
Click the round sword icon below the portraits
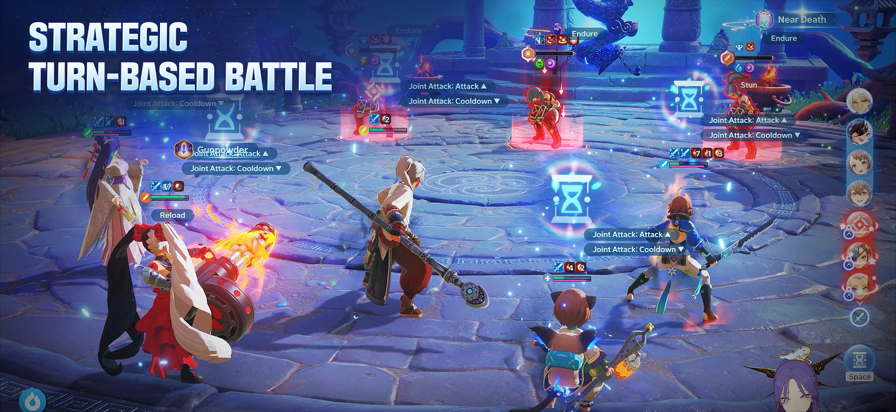click(x=859, y=317)
